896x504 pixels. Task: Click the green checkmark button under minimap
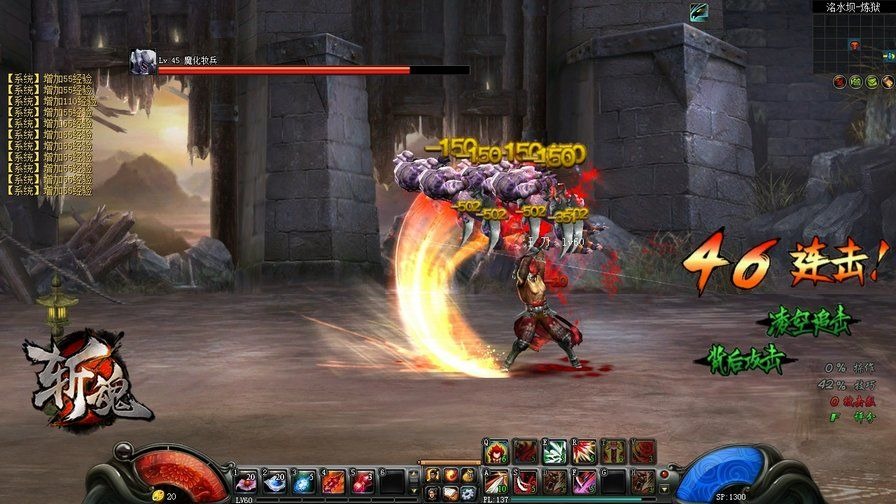[x=873, y=81]
